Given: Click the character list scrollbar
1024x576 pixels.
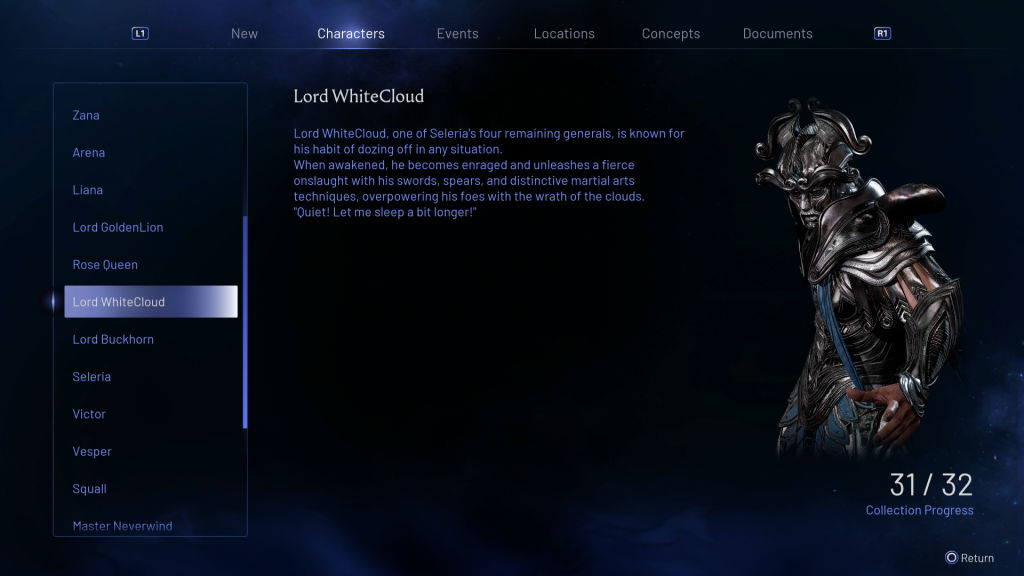Looking at the screenshot, I should pyautogui.click(x=245, y=320).
